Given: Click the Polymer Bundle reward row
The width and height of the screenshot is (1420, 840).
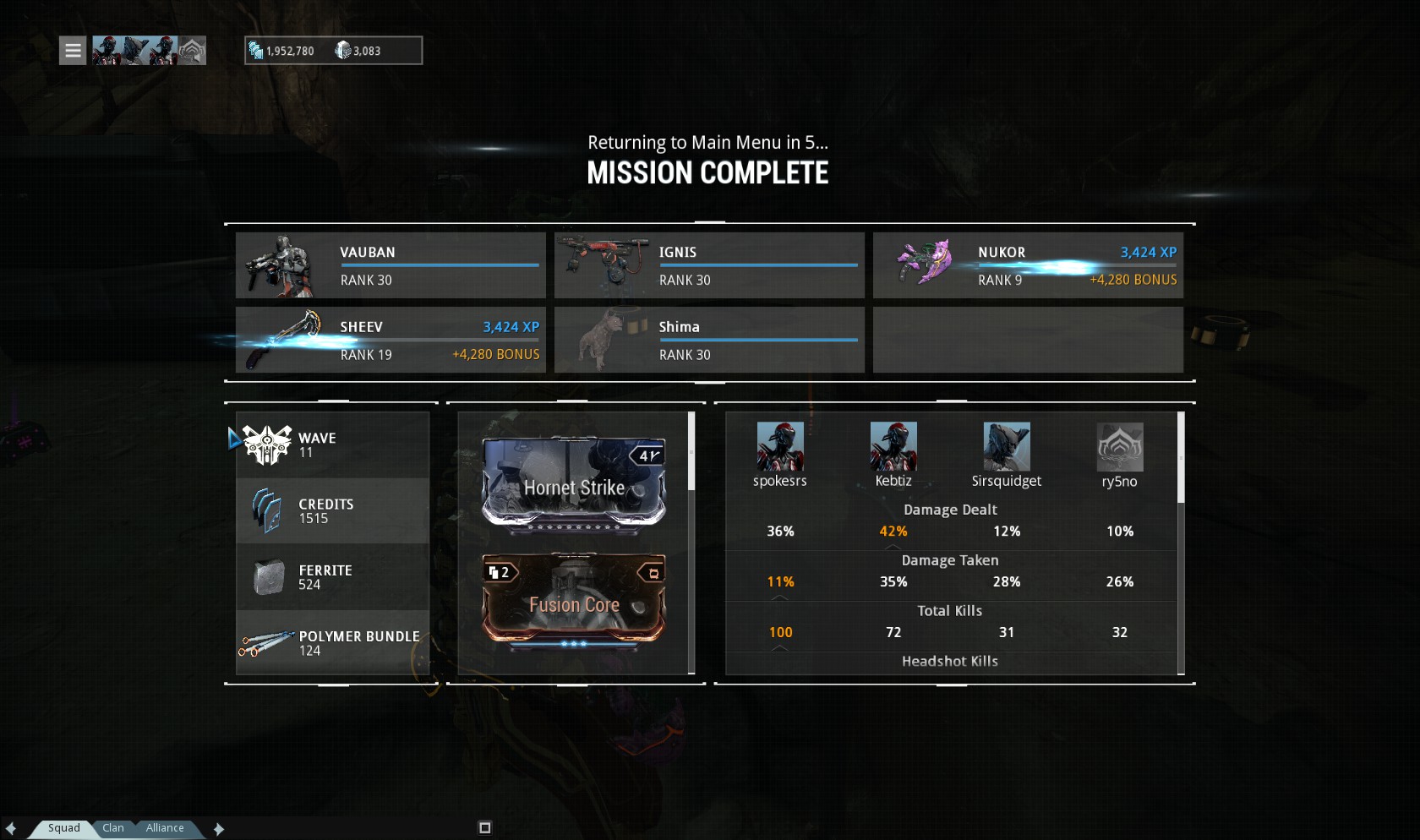Looking at the screenshot, I should pyautogui.click(x=333, y=643).
